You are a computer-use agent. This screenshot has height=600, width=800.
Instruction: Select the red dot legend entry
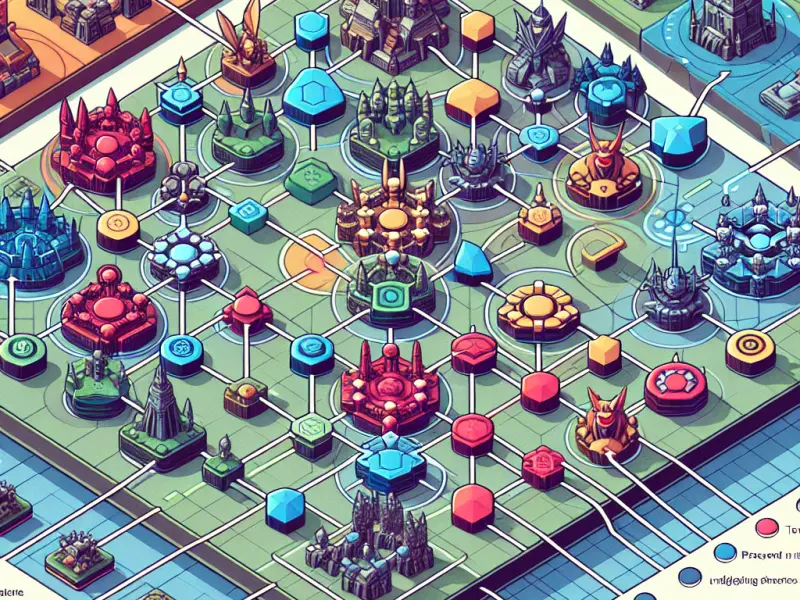click(769, 526)
